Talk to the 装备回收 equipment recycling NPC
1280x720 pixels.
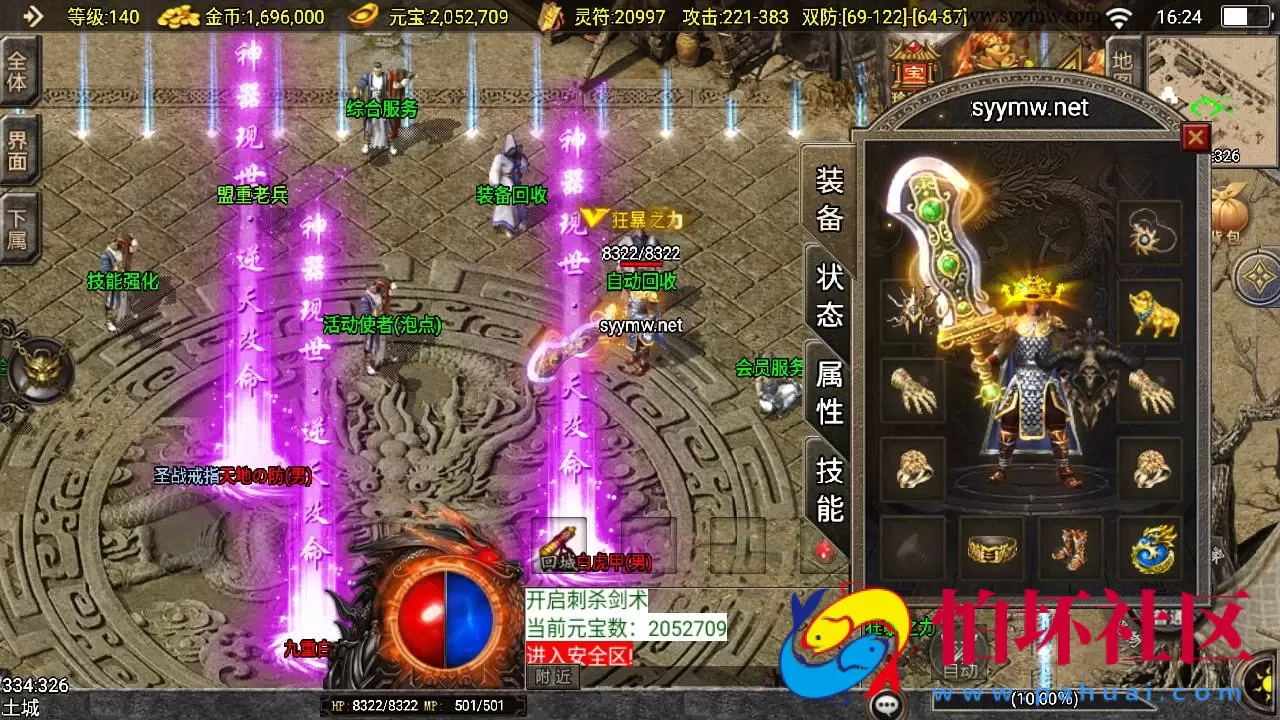(509, 197)
